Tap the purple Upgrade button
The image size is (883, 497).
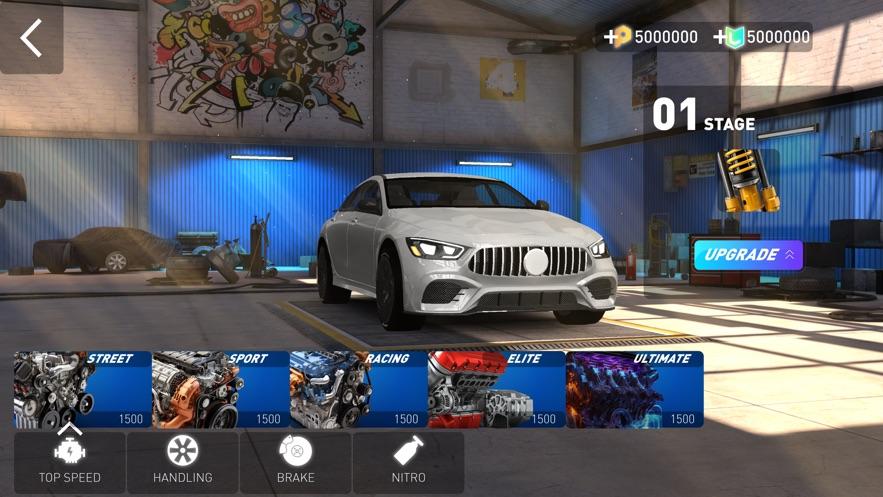point(748,255)
